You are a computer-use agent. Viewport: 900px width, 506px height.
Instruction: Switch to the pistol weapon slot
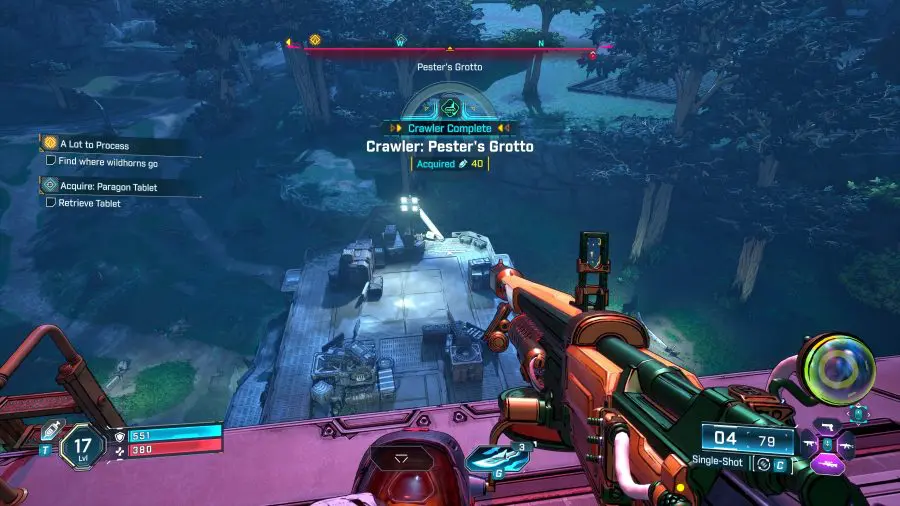pos(826,424)
